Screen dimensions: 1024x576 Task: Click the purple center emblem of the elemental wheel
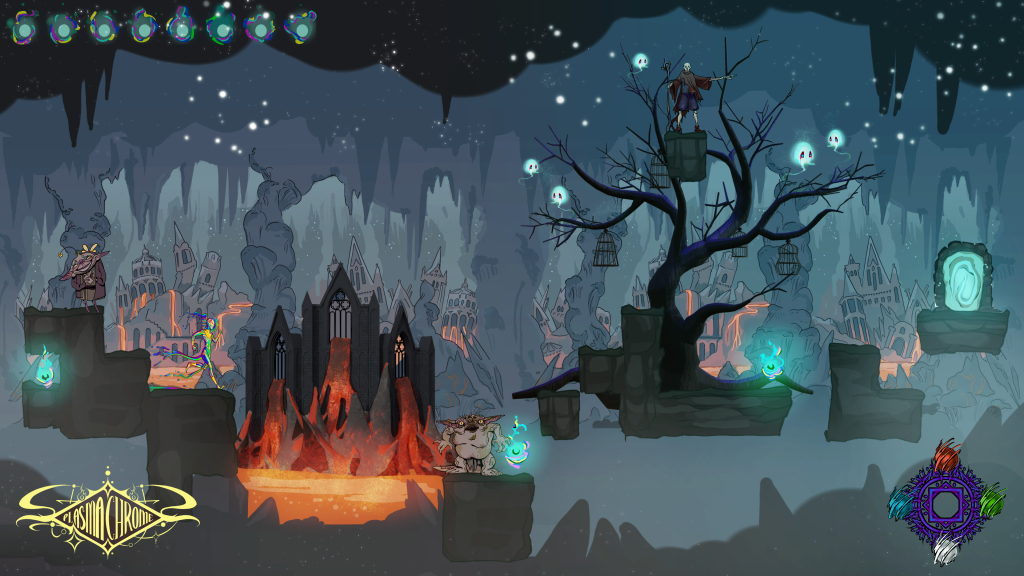click(944, 502)
